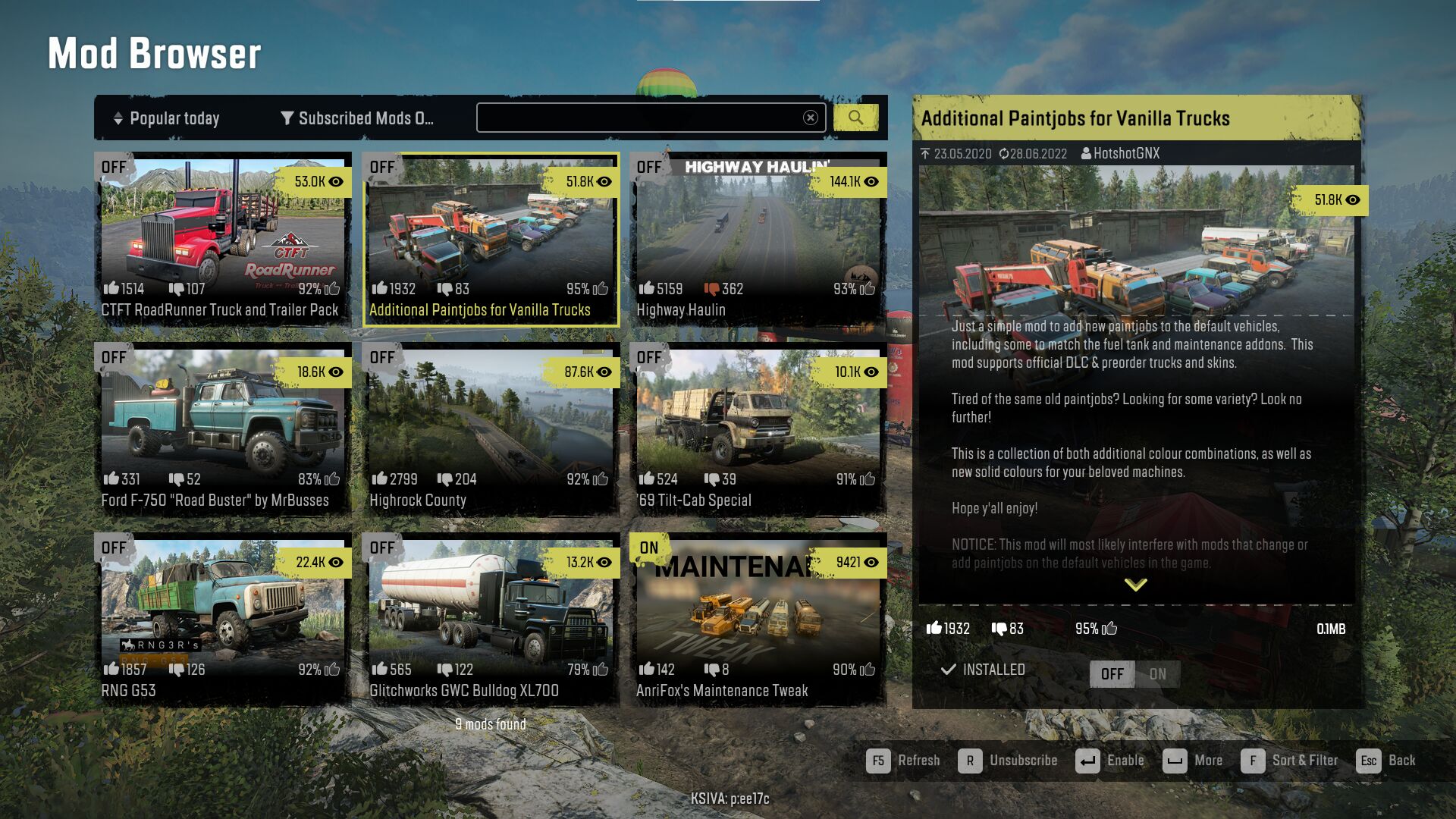The width and height of the screenshot is (1456, 819).
Task: Click the yellow magnifier search button
Action: point(855,118)
